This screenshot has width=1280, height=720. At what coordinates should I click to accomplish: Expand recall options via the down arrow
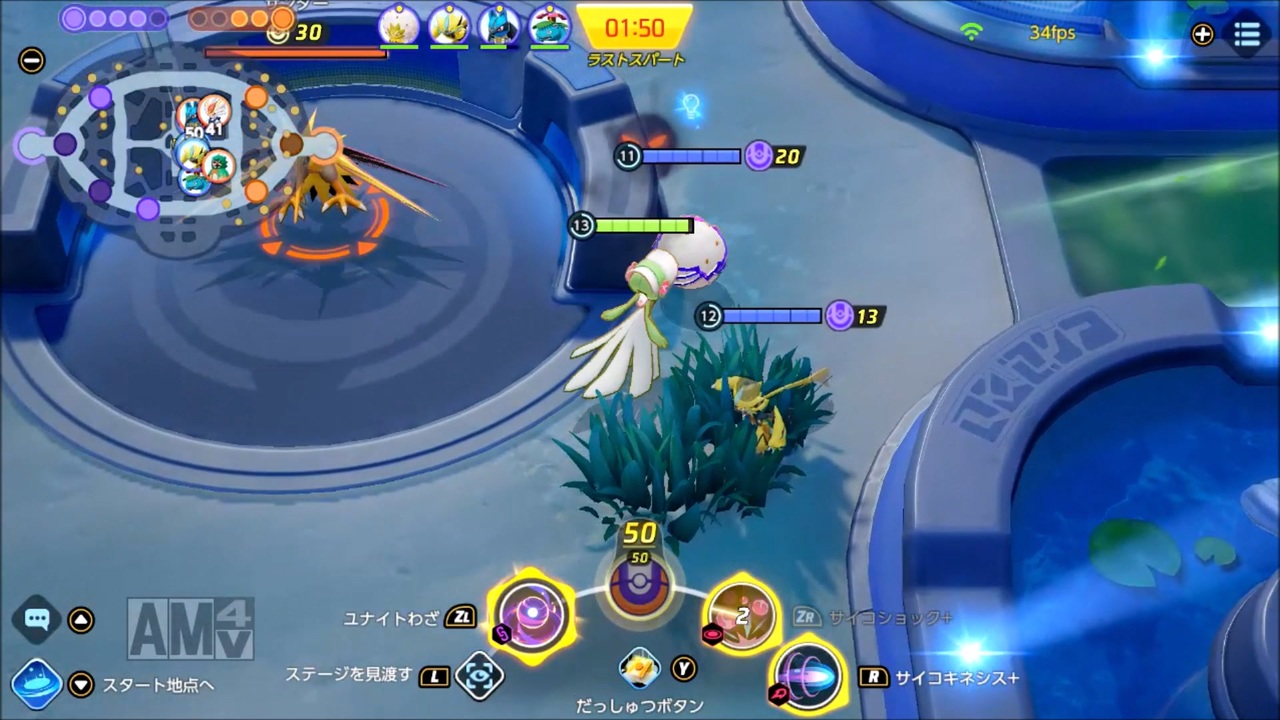coord(81,685)
